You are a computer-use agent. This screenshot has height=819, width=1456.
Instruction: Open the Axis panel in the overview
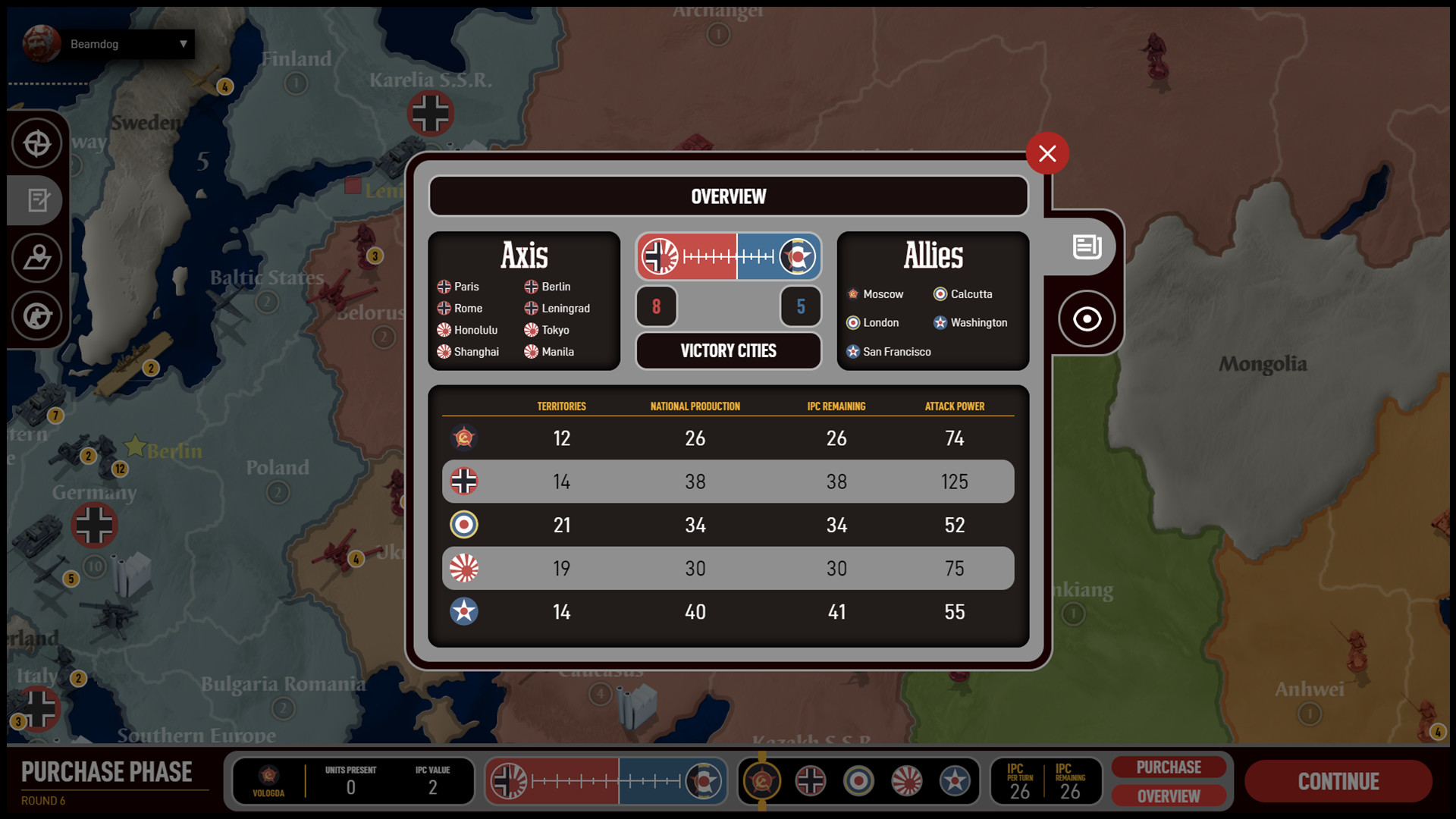pyautogui.click(x=524, y=301)
